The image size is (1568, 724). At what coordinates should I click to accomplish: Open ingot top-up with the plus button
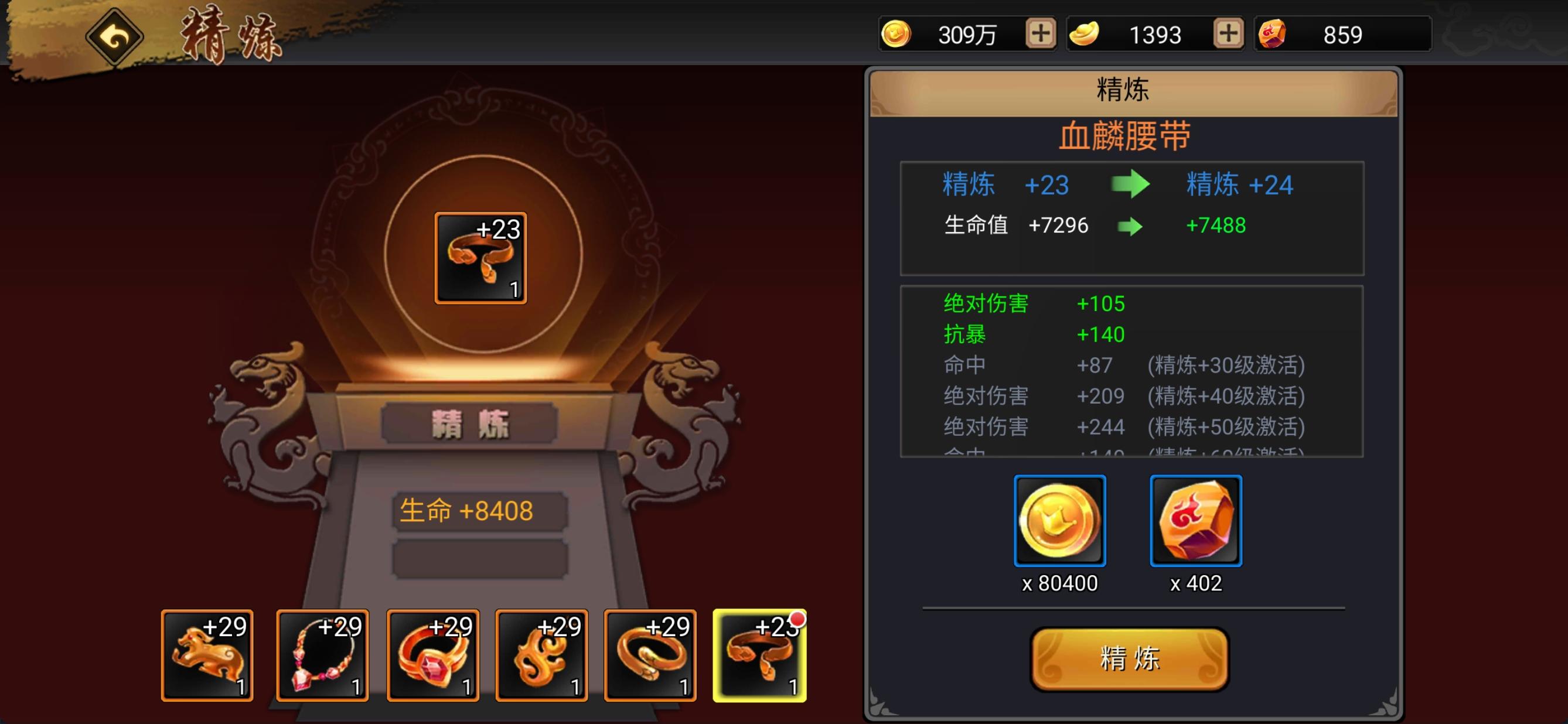(x=1230, y=33)
